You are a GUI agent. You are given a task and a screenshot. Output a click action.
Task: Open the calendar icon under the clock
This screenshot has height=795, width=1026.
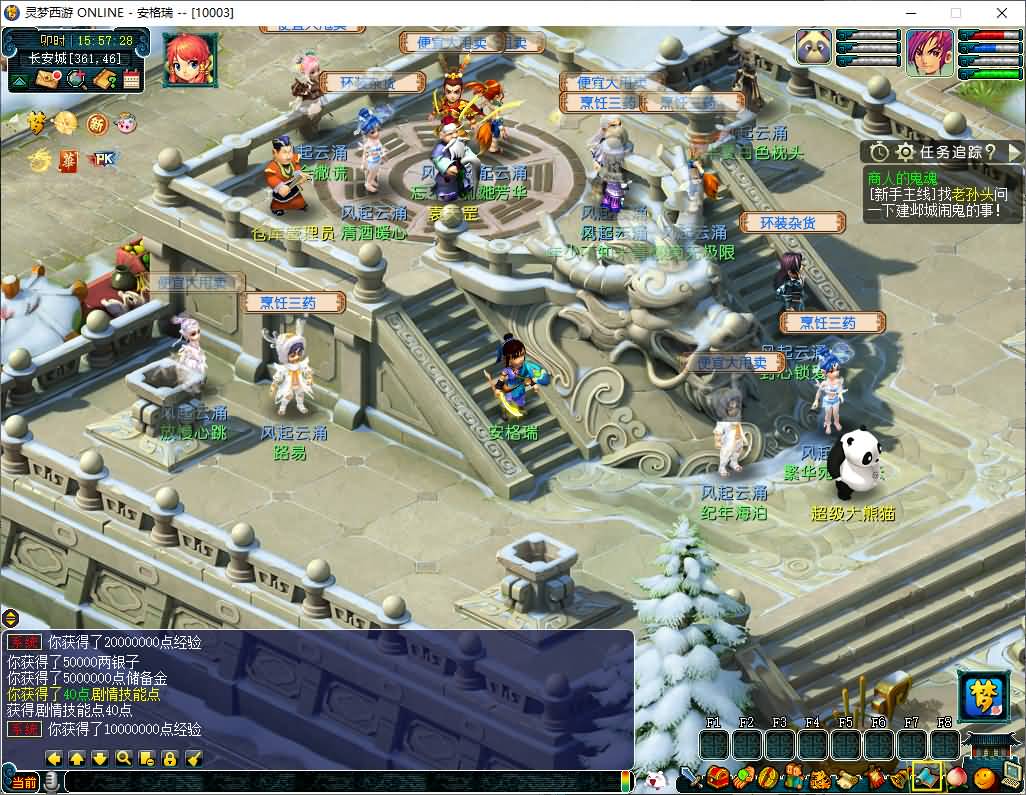(131, 80)
